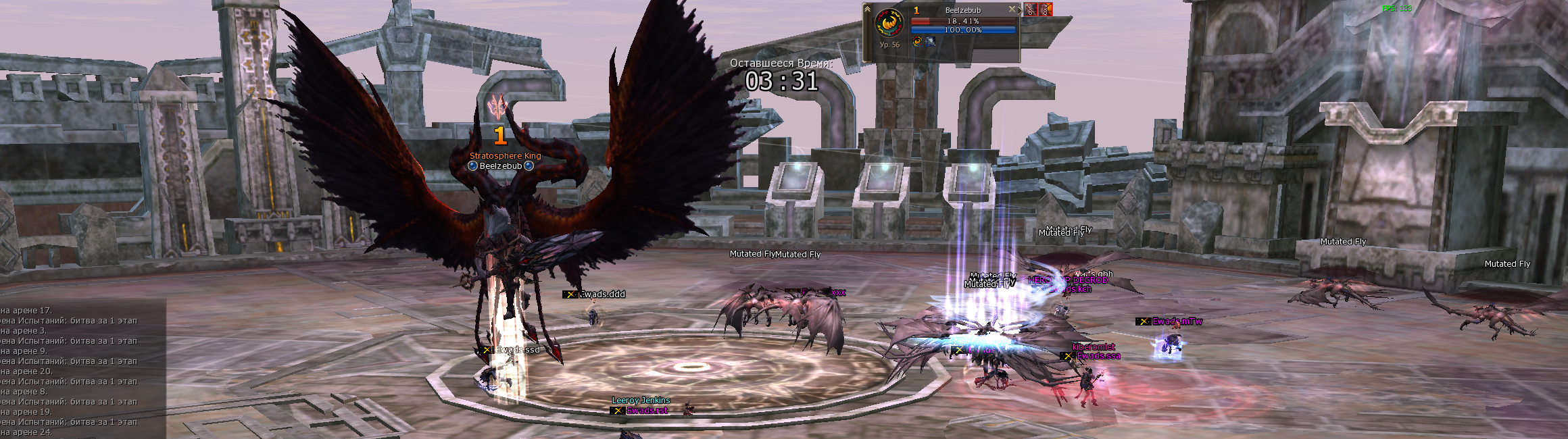Collapse the target frame with the double chevron
Screen dimensions: 1568x439
[867, 9]
